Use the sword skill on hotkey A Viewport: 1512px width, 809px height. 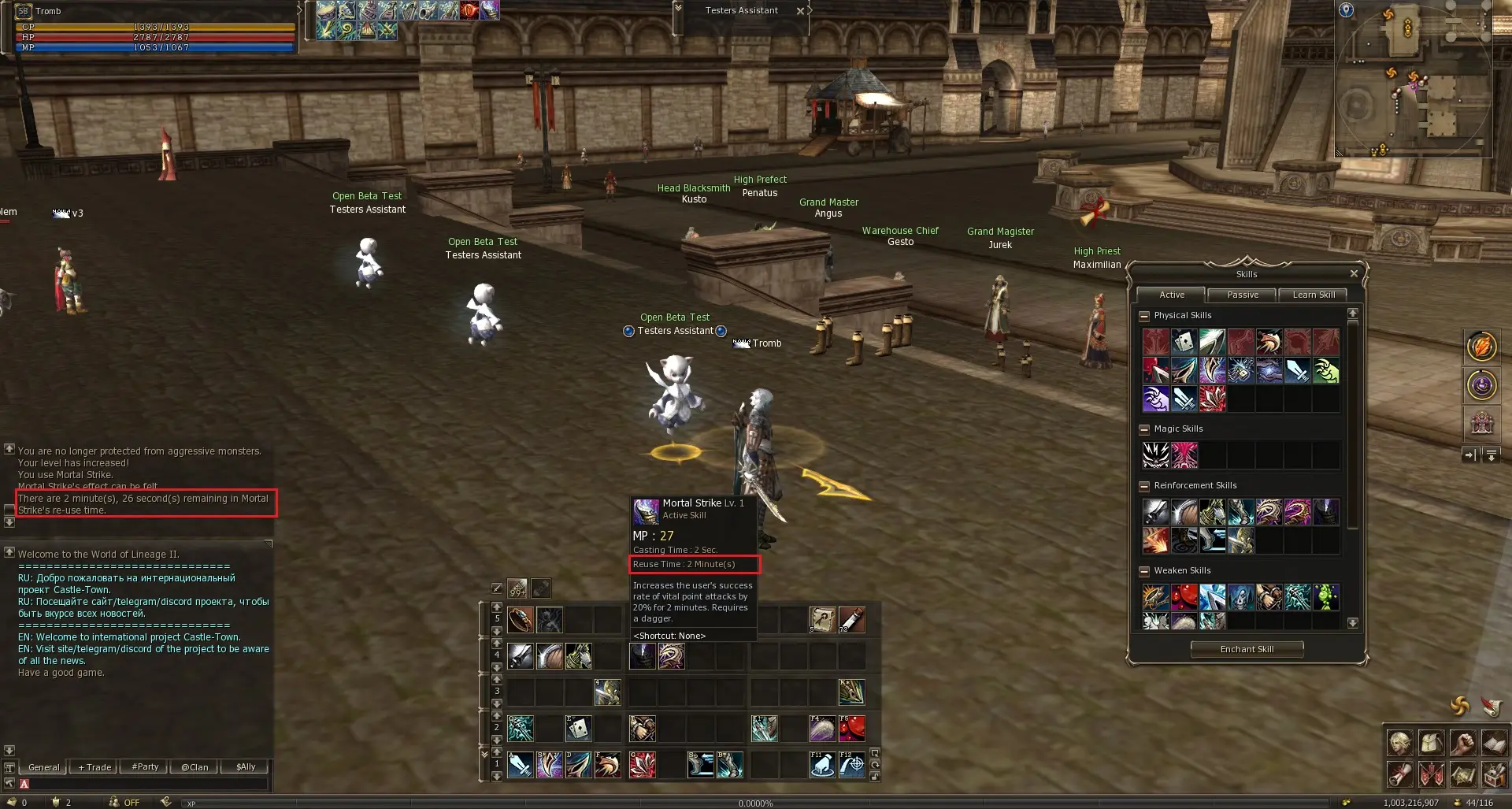coord(521,765)
